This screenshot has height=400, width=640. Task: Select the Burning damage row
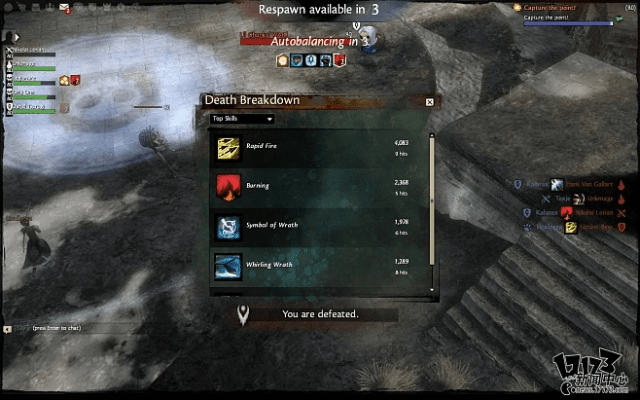point(320,187)
